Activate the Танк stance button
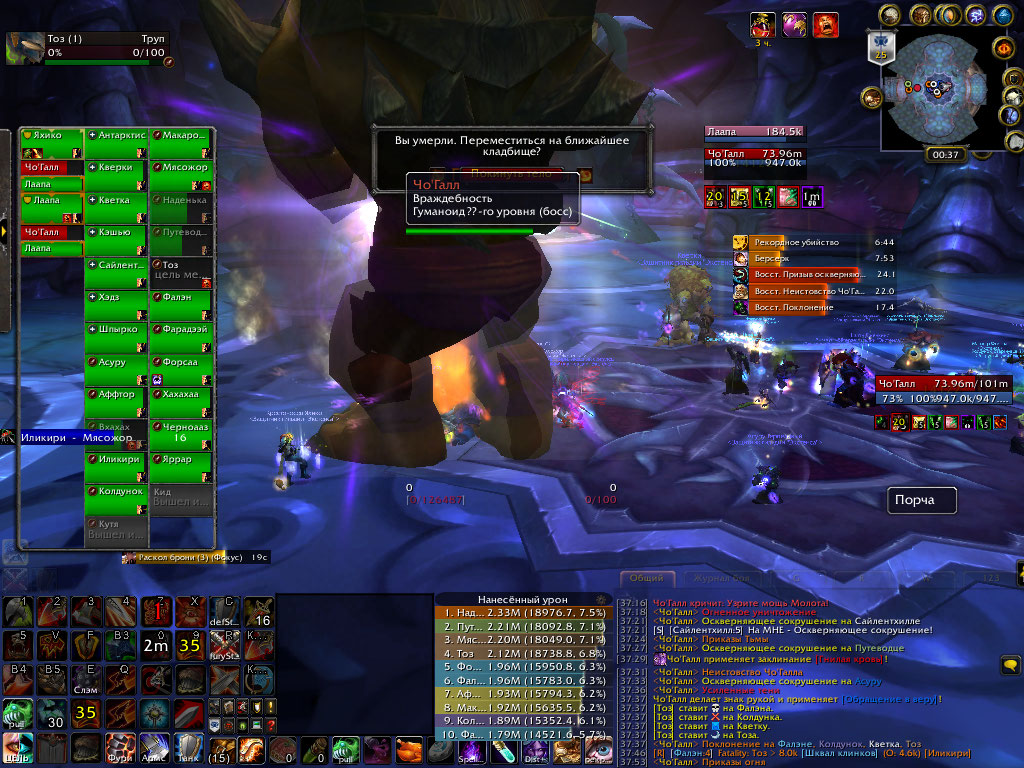 click(x=188, y=746)
